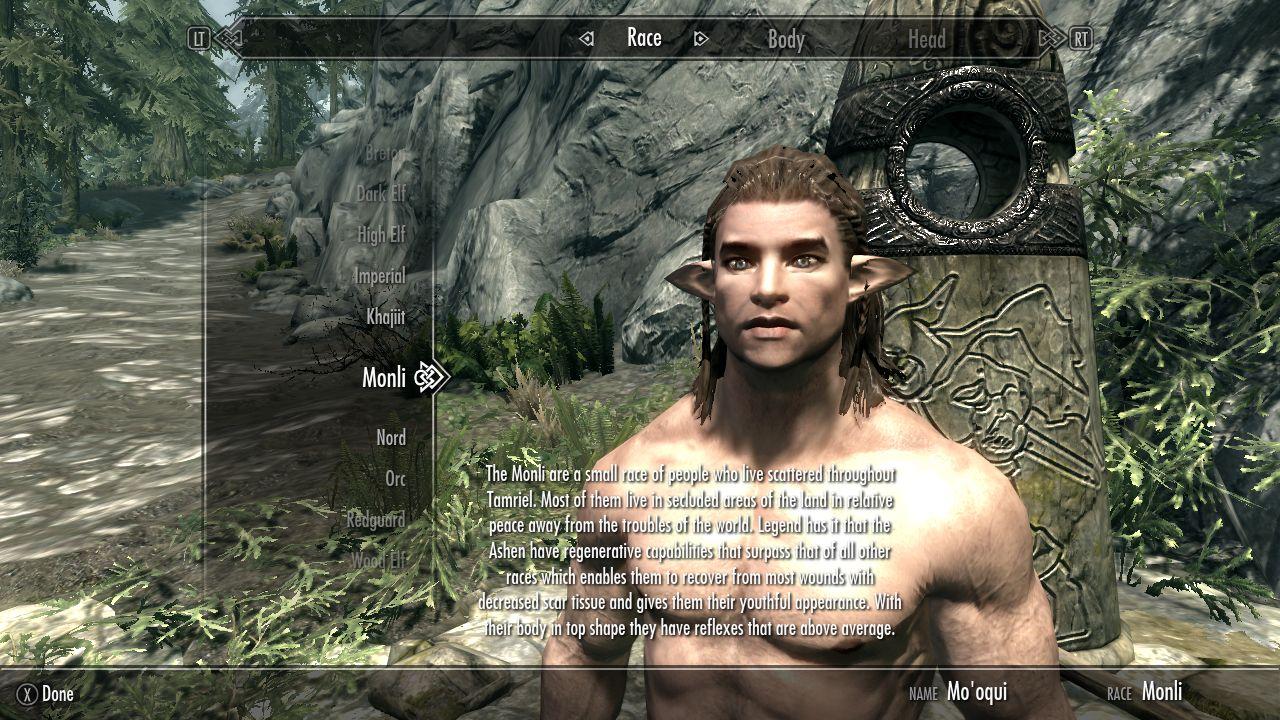
Task: Choose Imperial in the race list
Action: point(379,276)
